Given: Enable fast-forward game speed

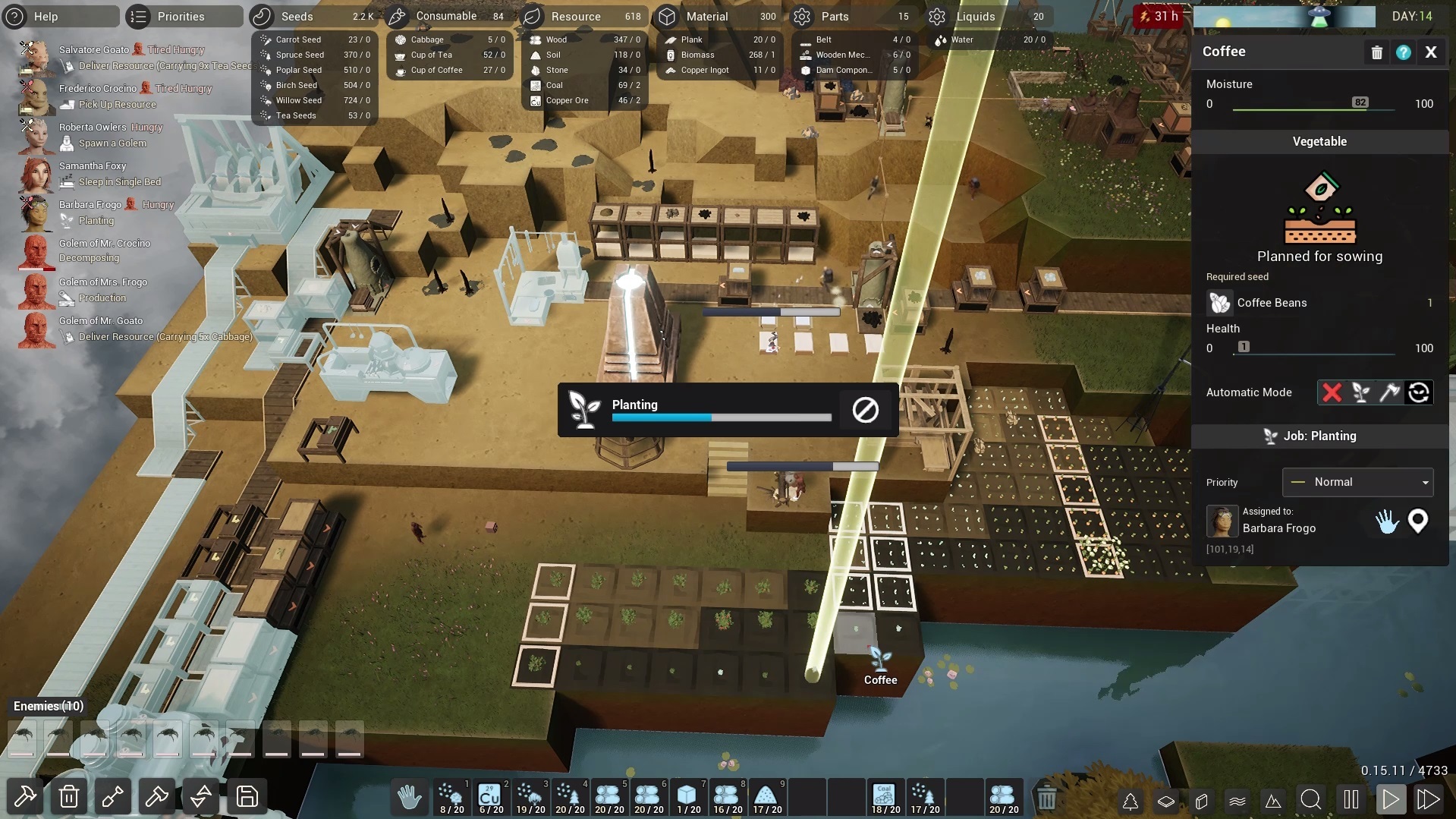Looking at the screenshot, I should tap(1429, 799).
